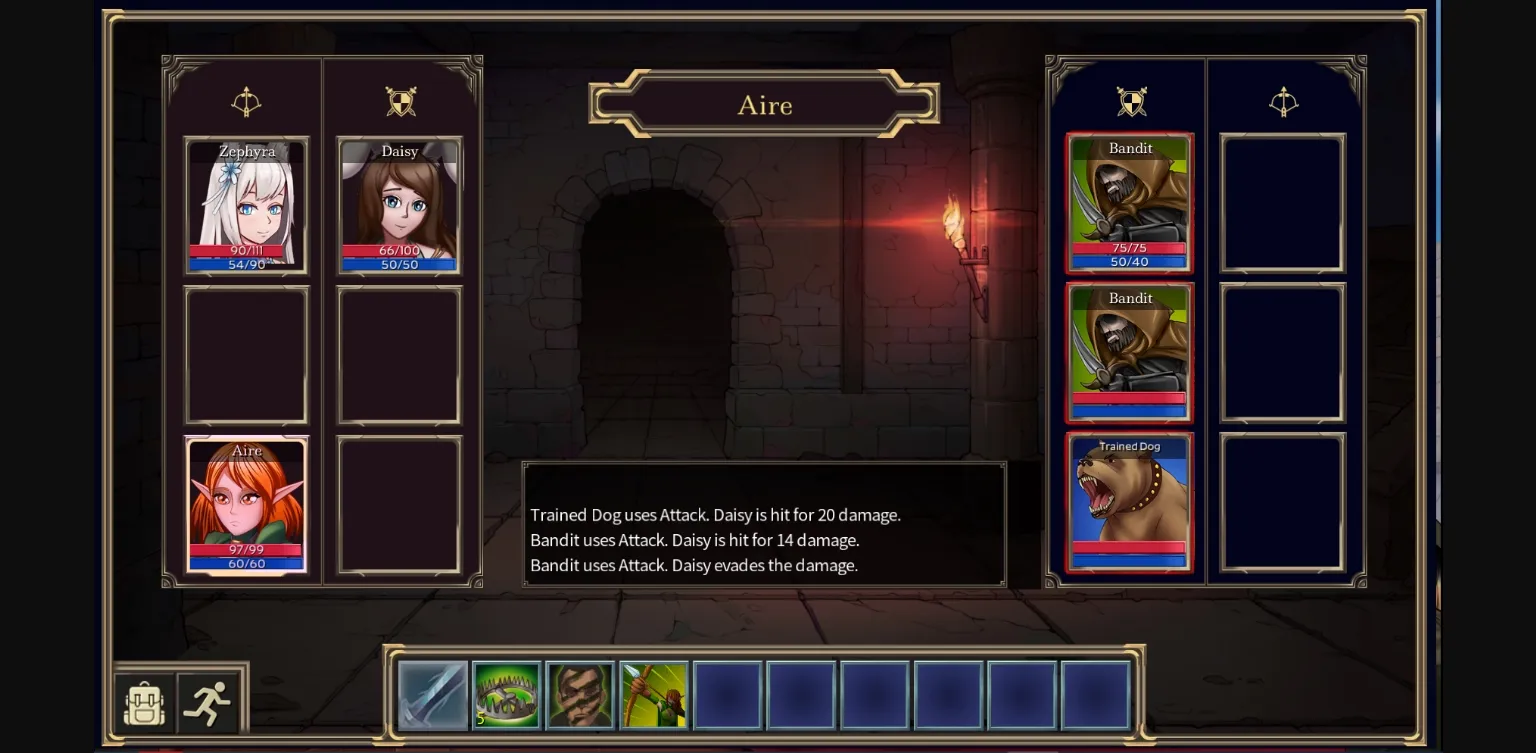
Task: Click the flee battle run icon
Action: (208, 703)
